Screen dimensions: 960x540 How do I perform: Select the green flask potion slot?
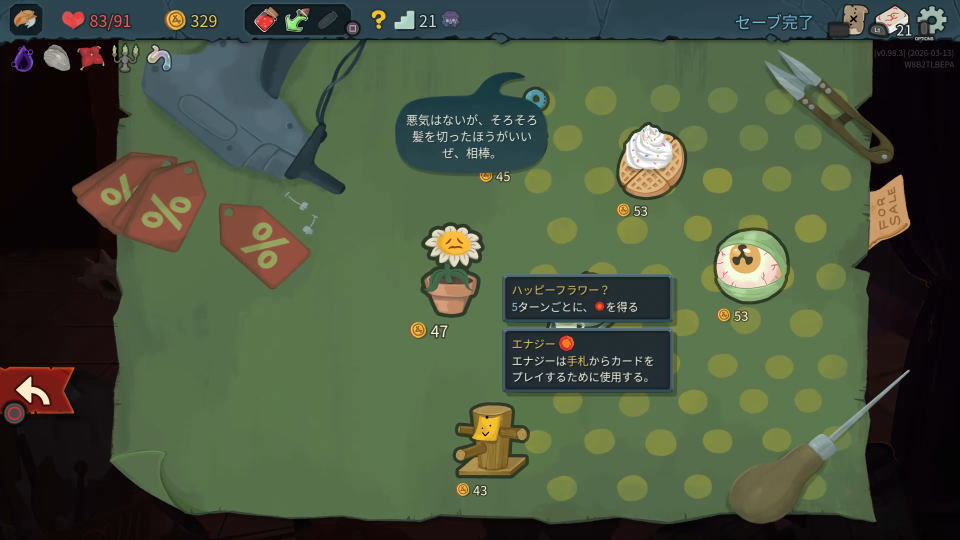297,20
